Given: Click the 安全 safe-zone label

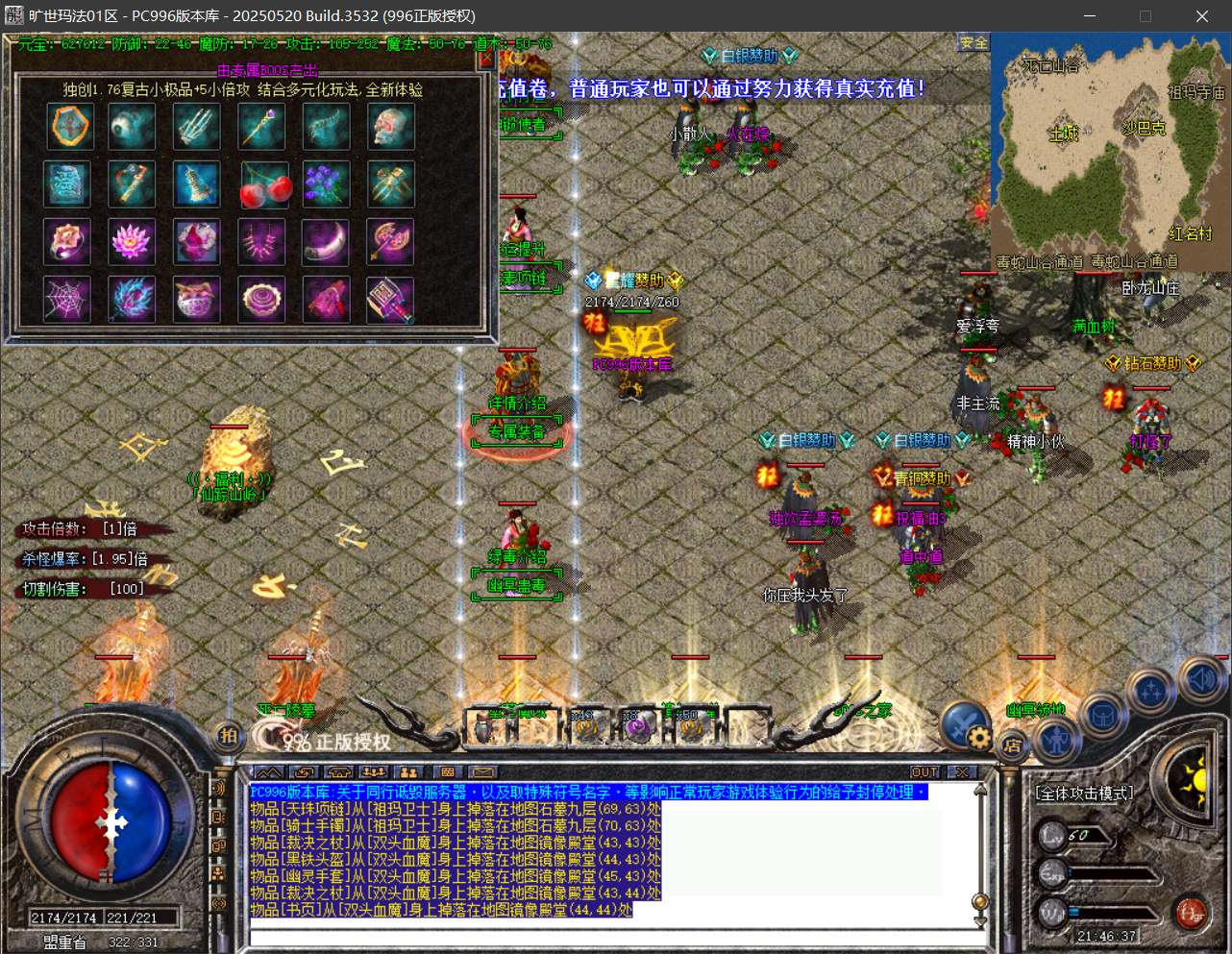Looking at the screenshot, I should (x=973, y=43).
